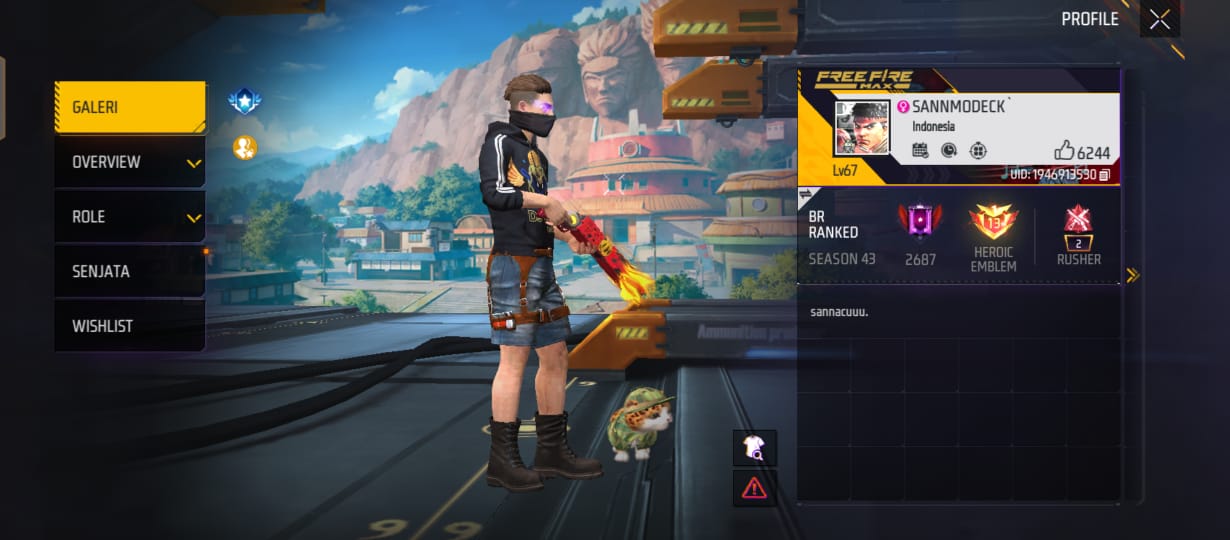
Task: Click the crosshair icon under player name
Action: click(x=978, y=151)
